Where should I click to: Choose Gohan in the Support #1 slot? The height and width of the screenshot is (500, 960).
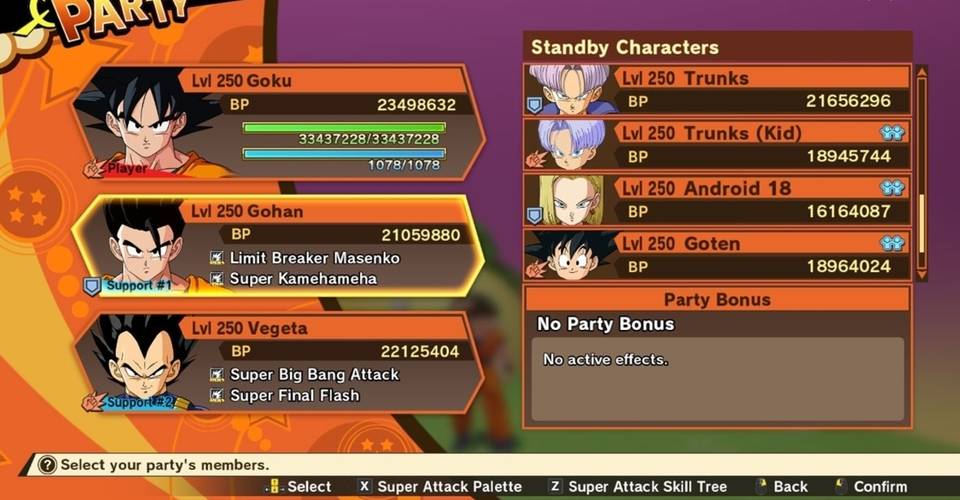pos(280,245)
